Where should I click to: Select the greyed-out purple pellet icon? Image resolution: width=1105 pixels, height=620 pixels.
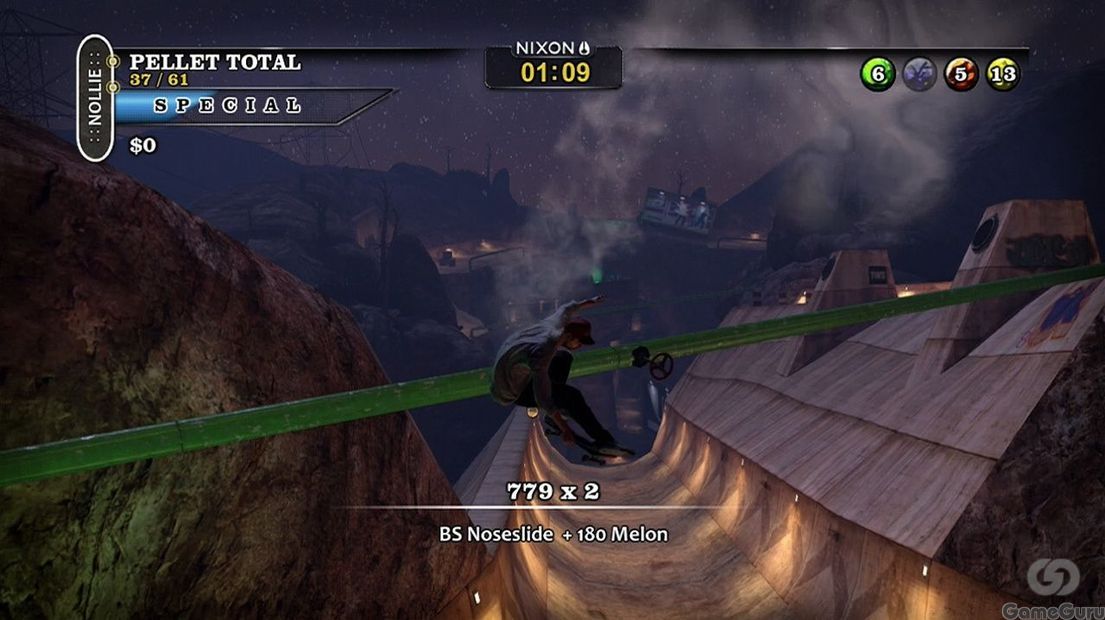pos(920,74)
